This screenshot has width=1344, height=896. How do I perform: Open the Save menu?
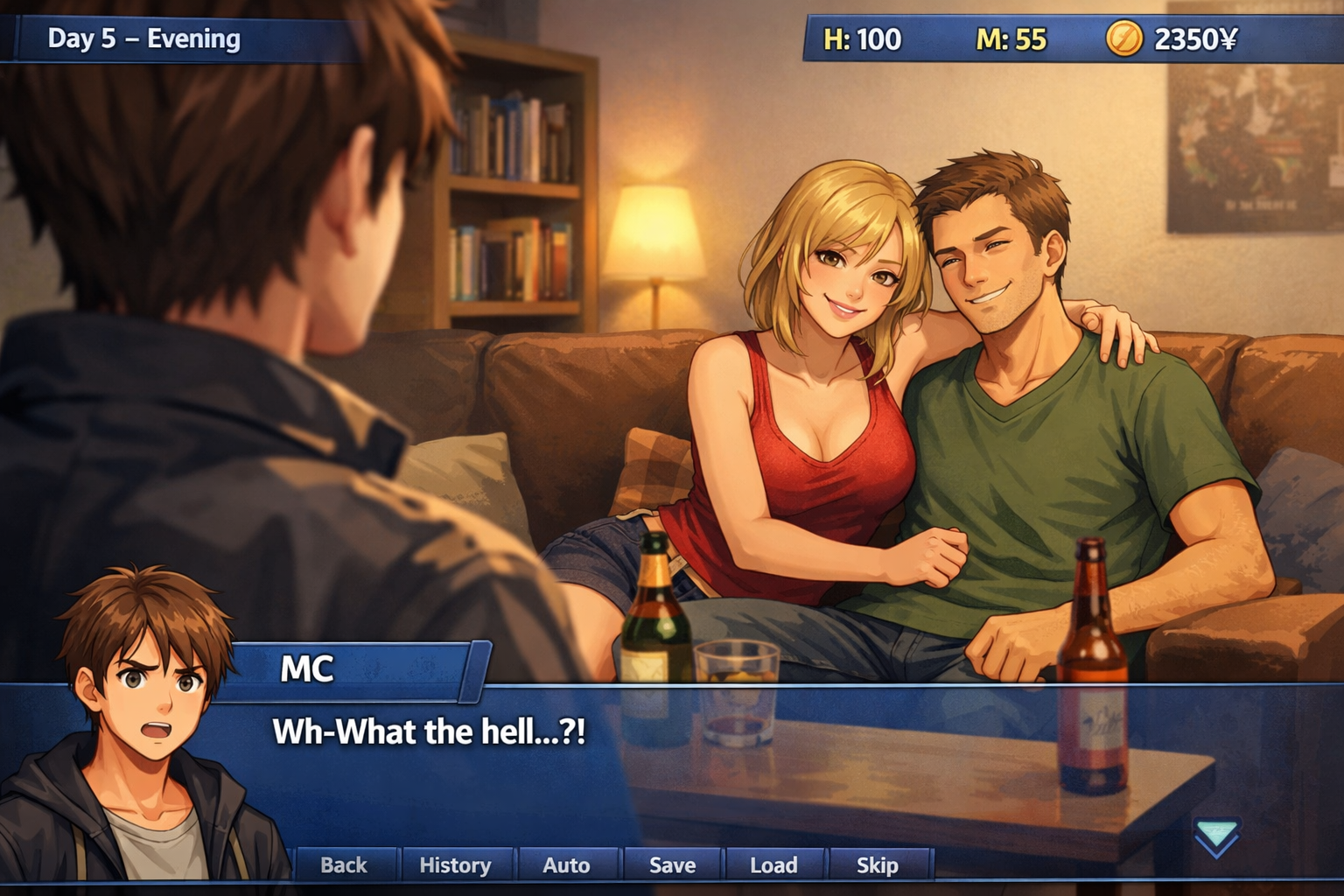coord(672,864)
